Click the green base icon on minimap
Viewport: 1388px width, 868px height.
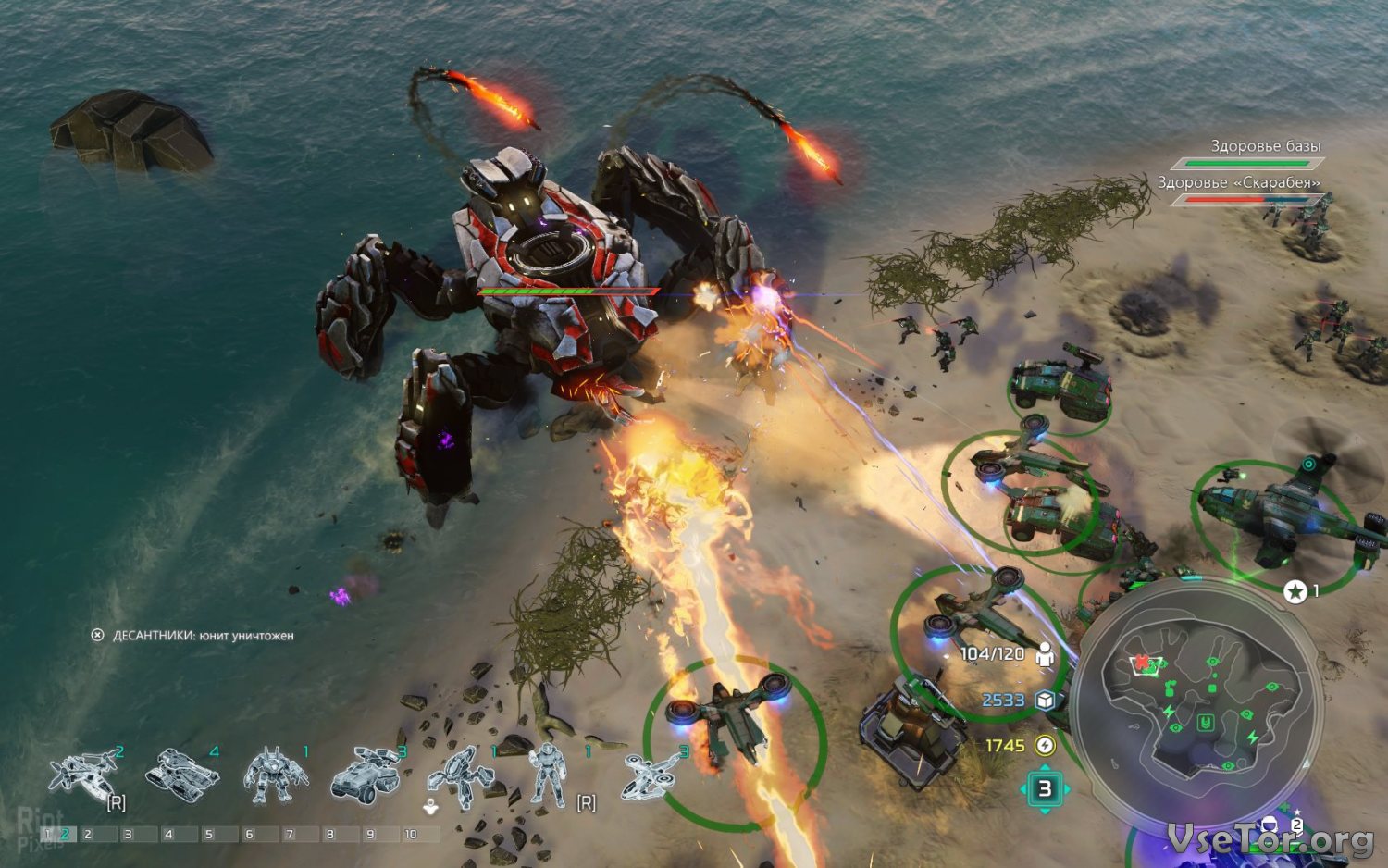pos(1205,723)
